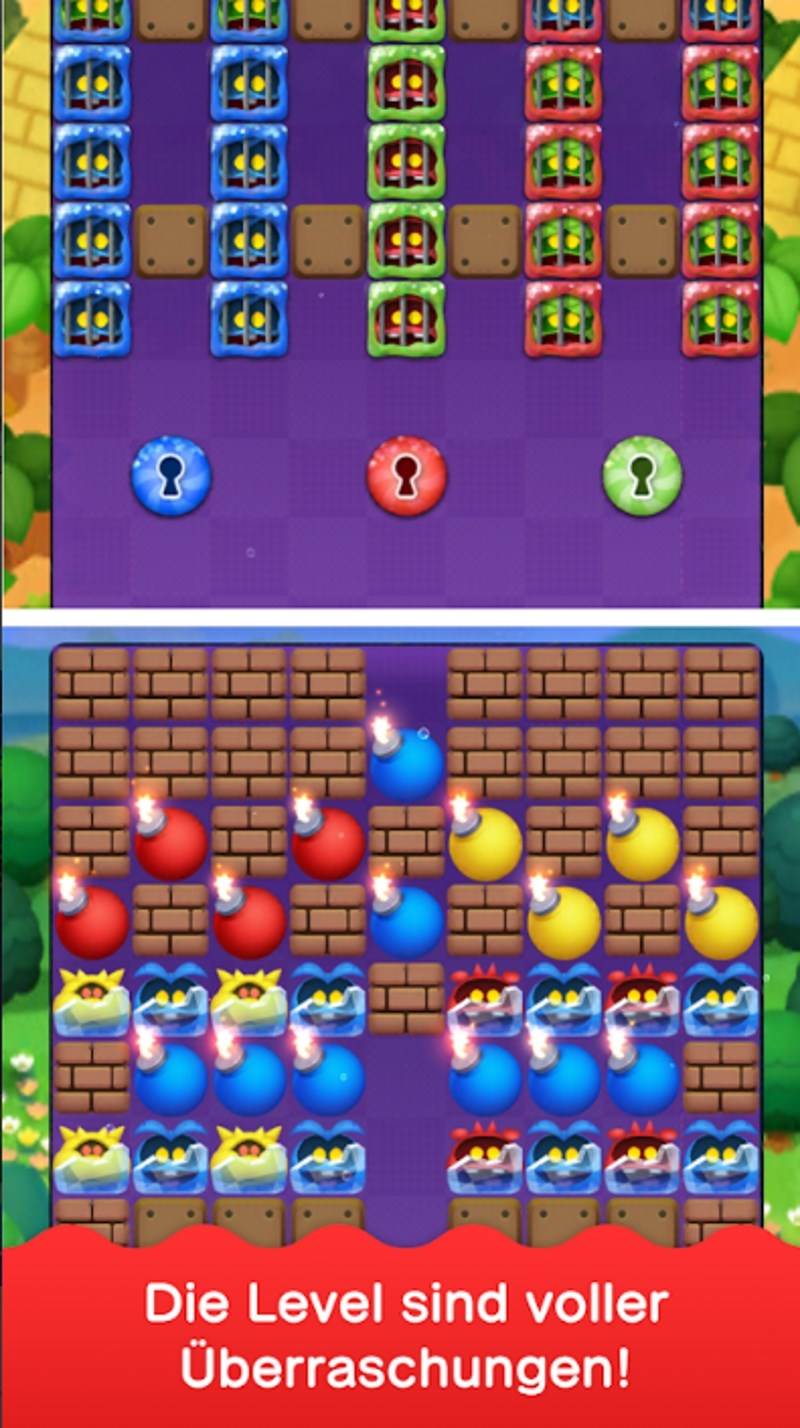Select the red keyhole tile
Viewport: 800px width, 1428px height.
point(406,475)
